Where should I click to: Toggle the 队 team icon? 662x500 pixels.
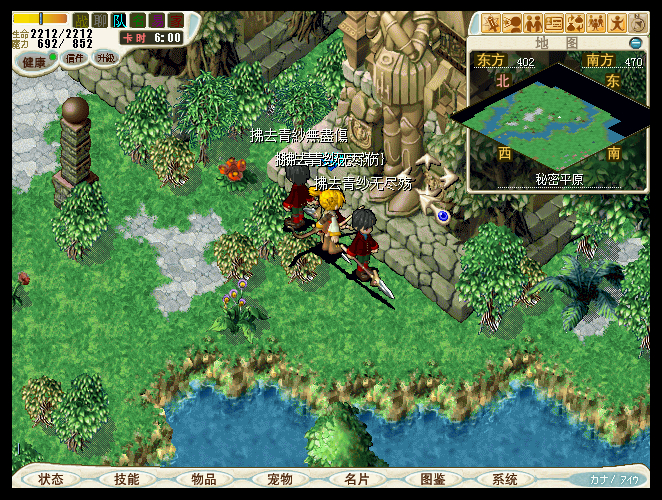(119, 20)
